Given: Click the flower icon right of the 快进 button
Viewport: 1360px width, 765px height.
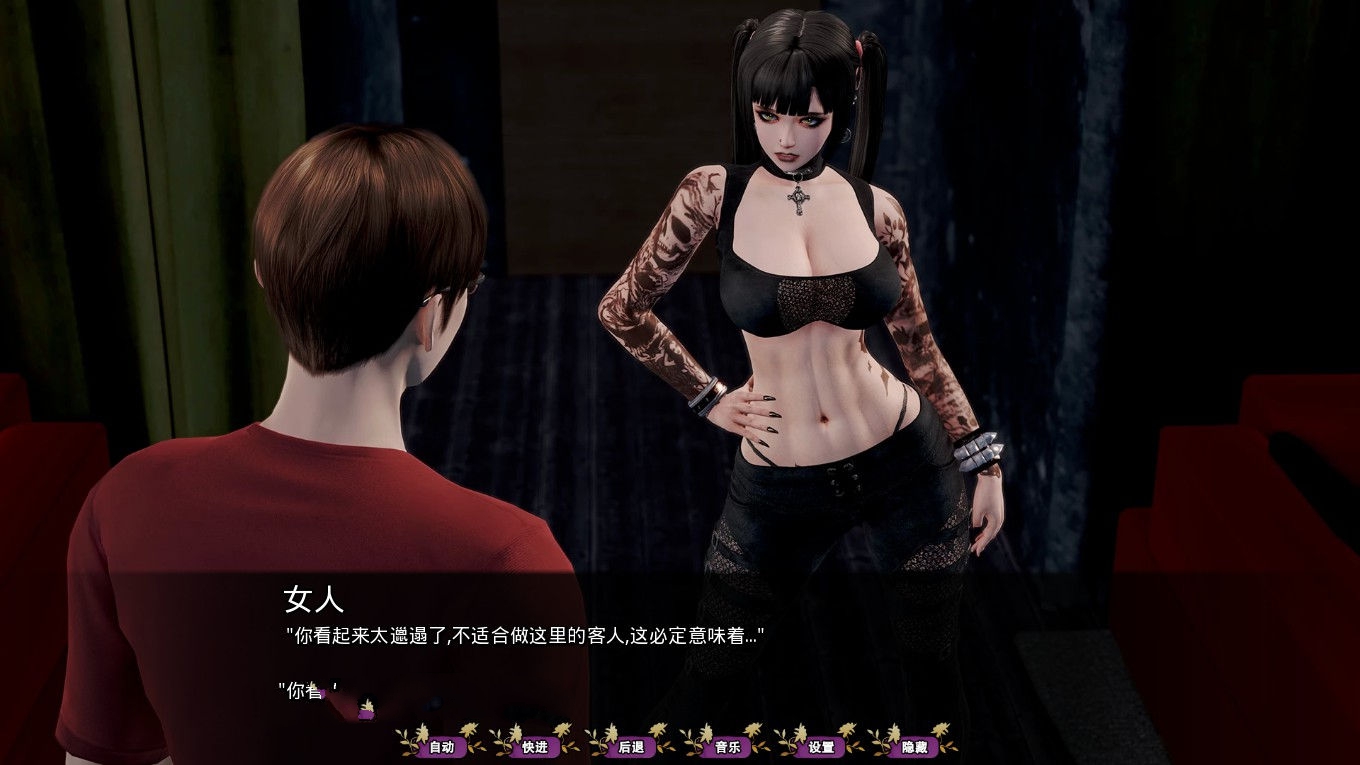Looking at the screenshot, I should point(570,745).
